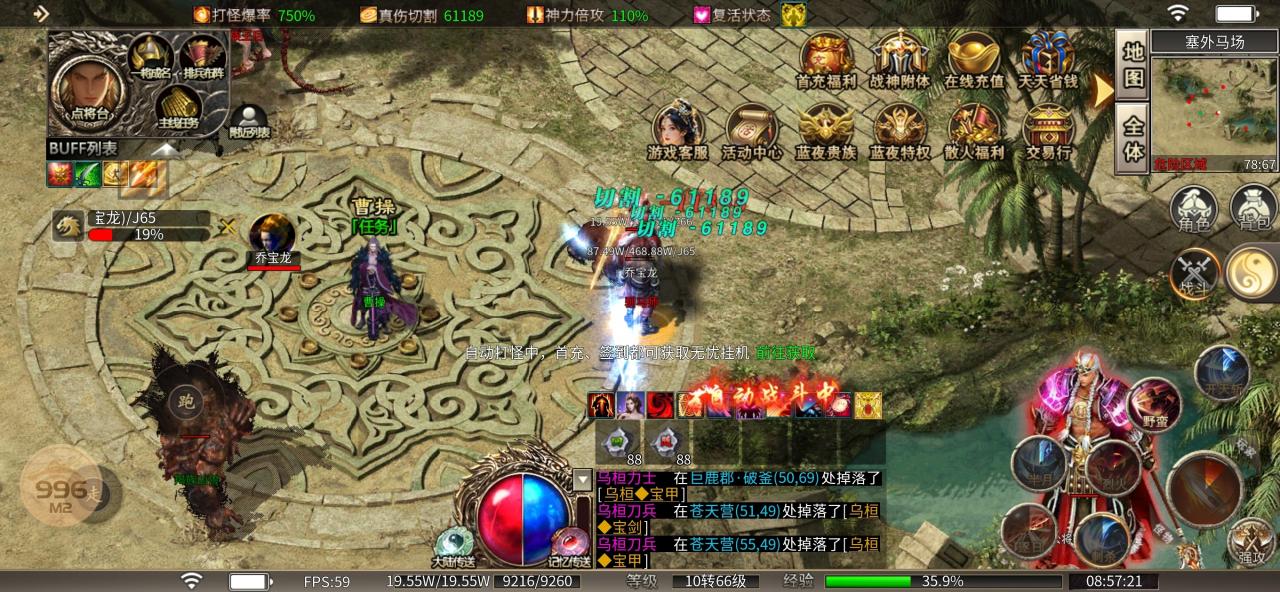Screen dimensions: 1280x592
Task: Open 首充福利 first recharge rewards
Action: (826, 60)
